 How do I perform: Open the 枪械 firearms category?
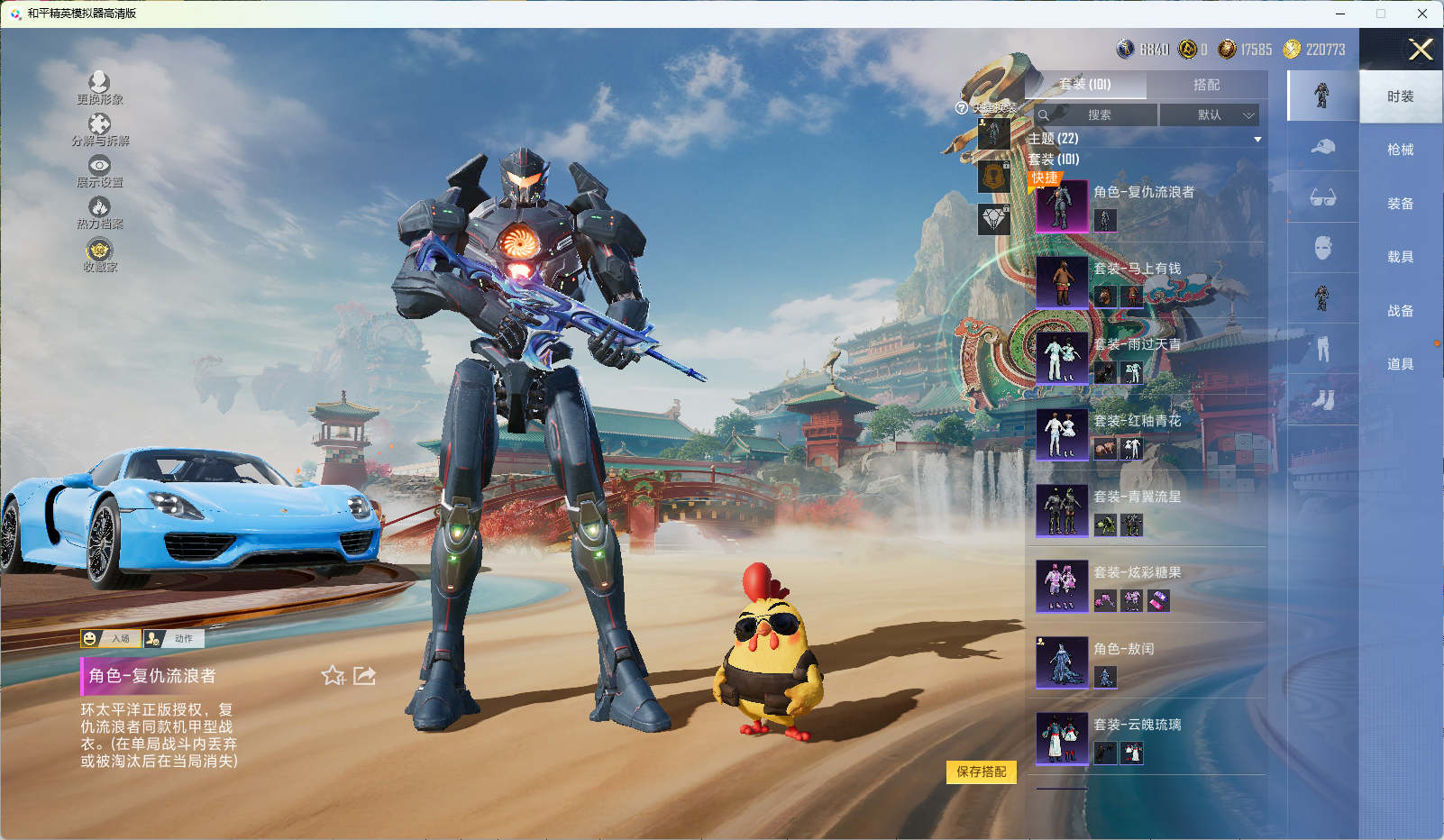point(1400,150)
